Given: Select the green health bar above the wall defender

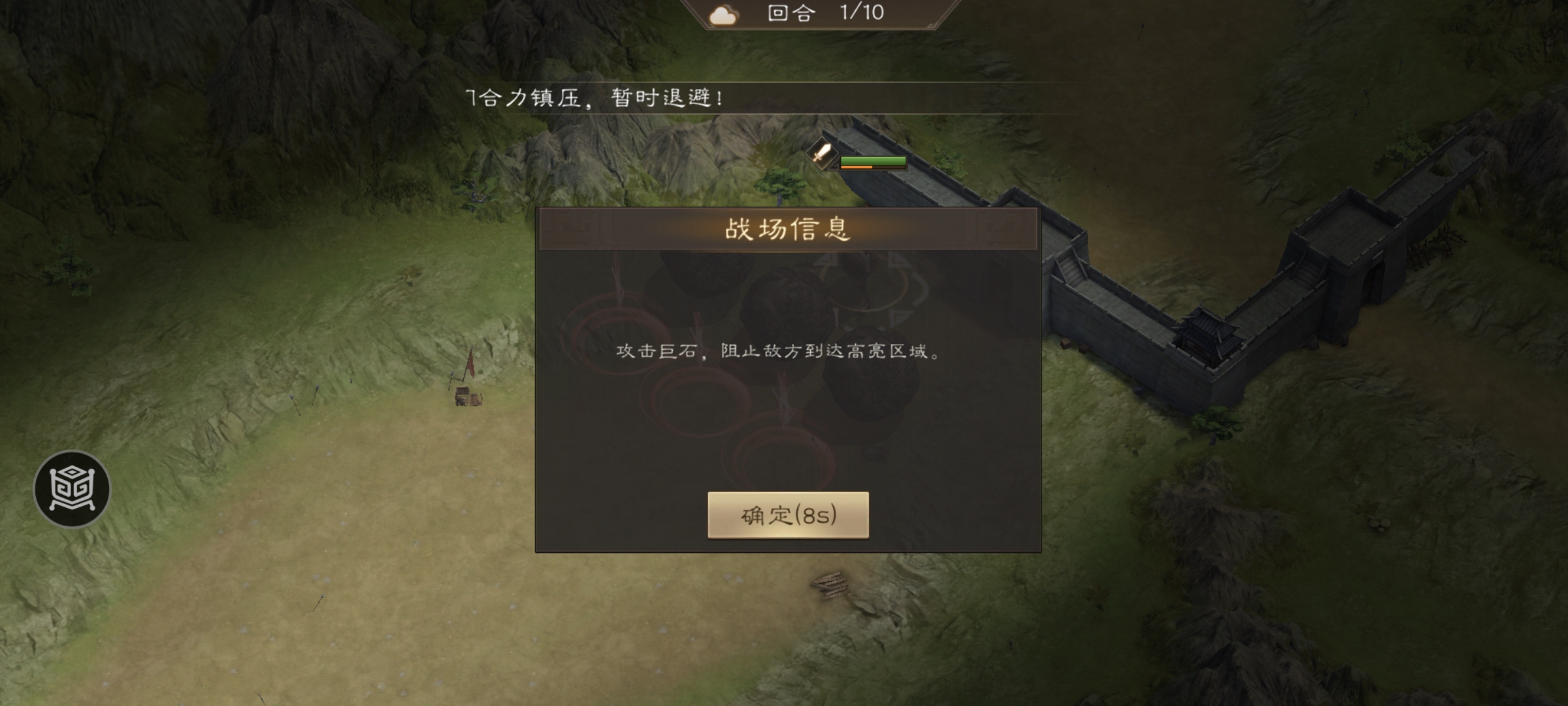Looking at the screenshot, I should 872,160.
